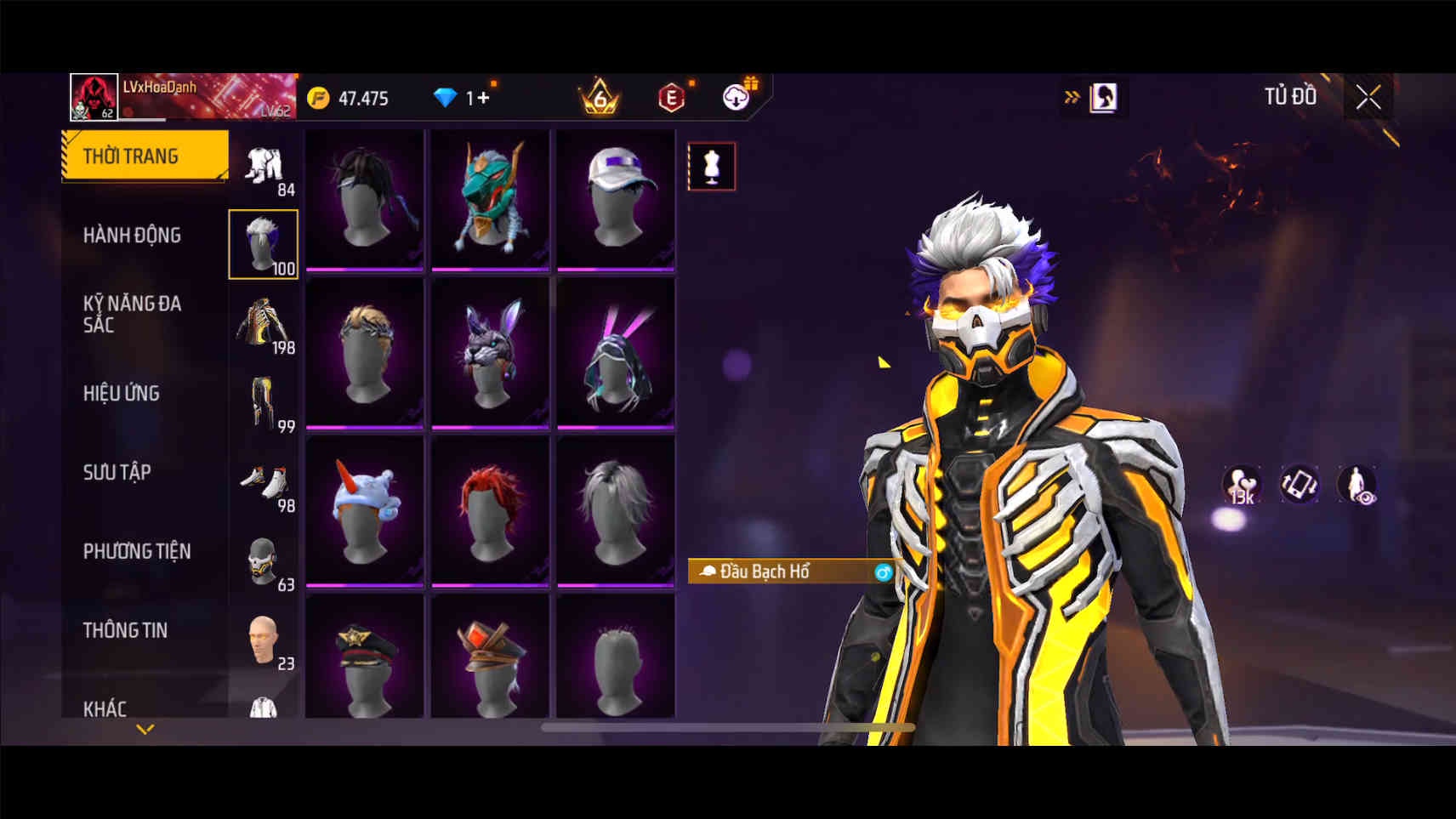The image size is (1456, 819).
Task: Equip the teal dragon mask headgear
Action: [x=490, y=200]
